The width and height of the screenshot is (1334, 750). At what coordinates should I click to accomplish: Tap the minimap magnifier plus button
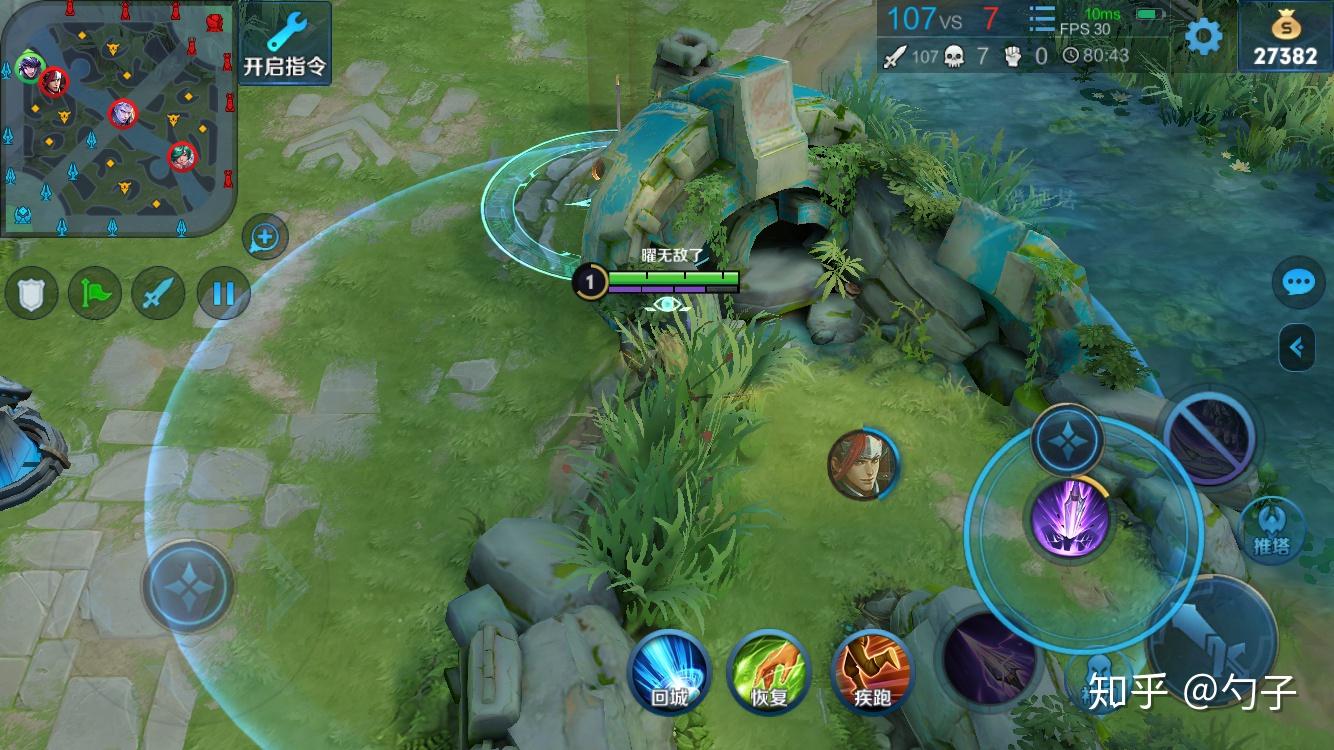265,238
